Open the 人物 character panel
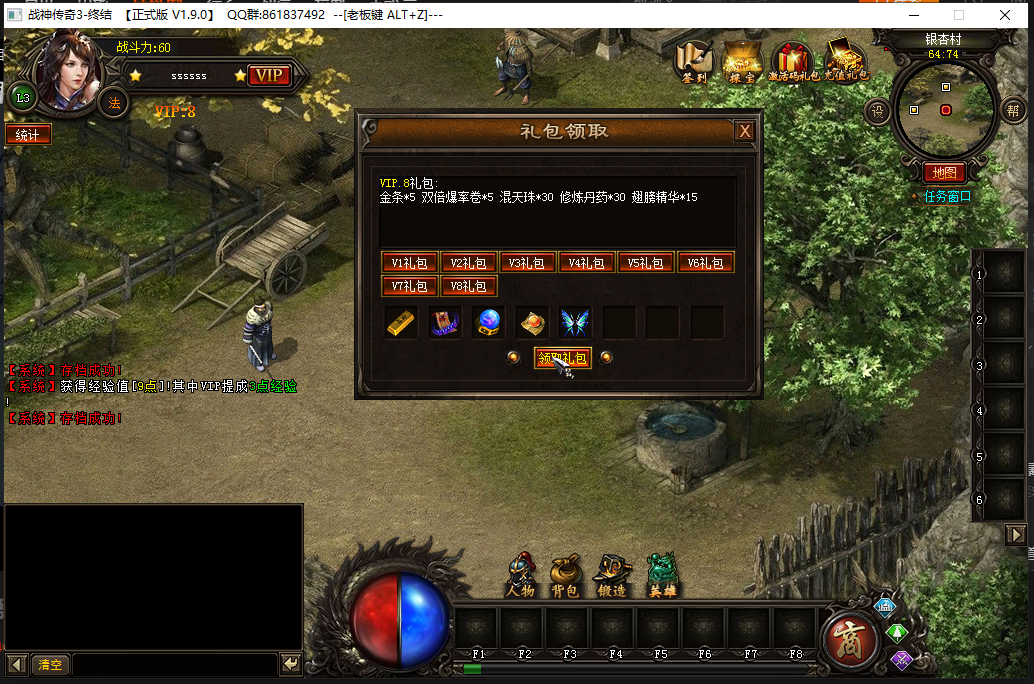1034x684 pixels. point(520,575)
